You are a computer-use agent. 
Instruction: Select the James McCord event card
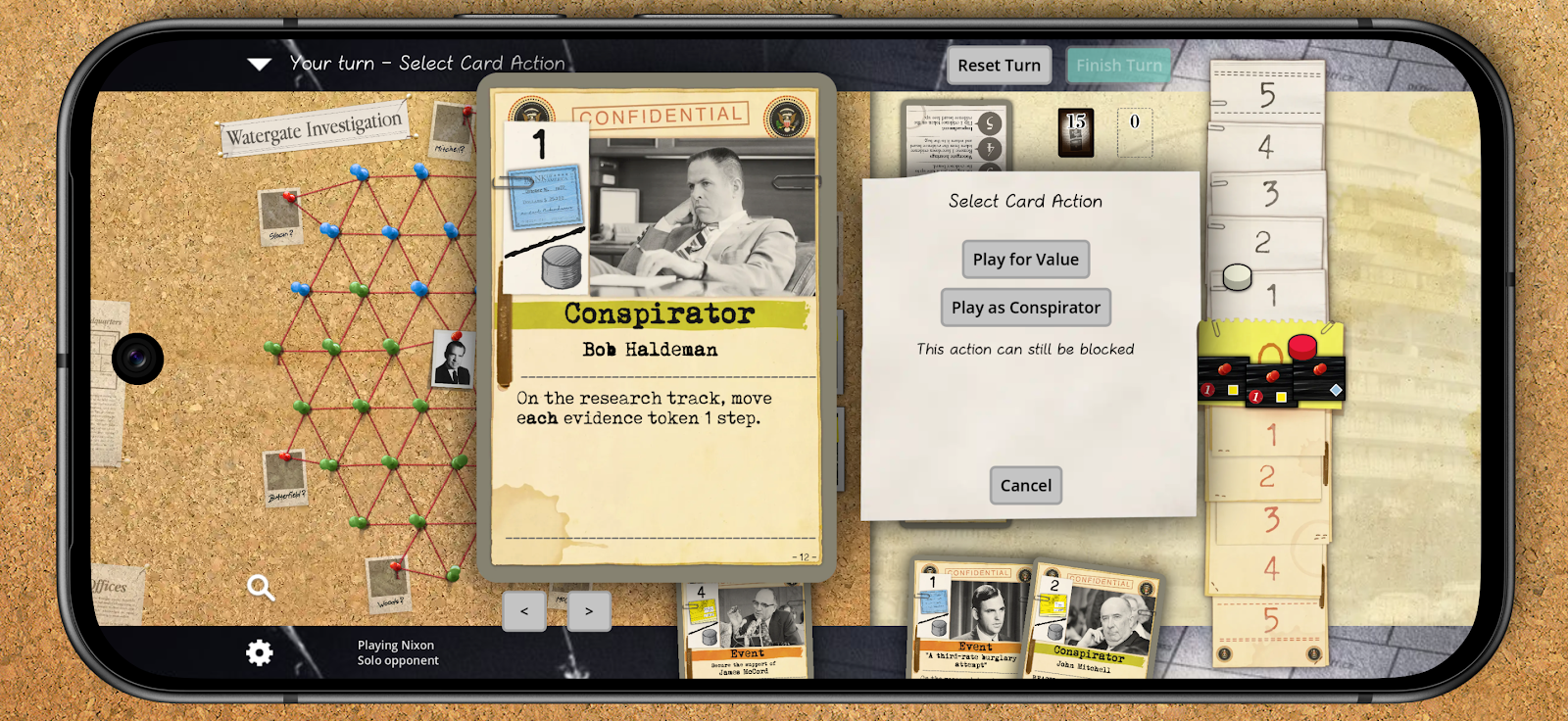(x=745, y=632)
